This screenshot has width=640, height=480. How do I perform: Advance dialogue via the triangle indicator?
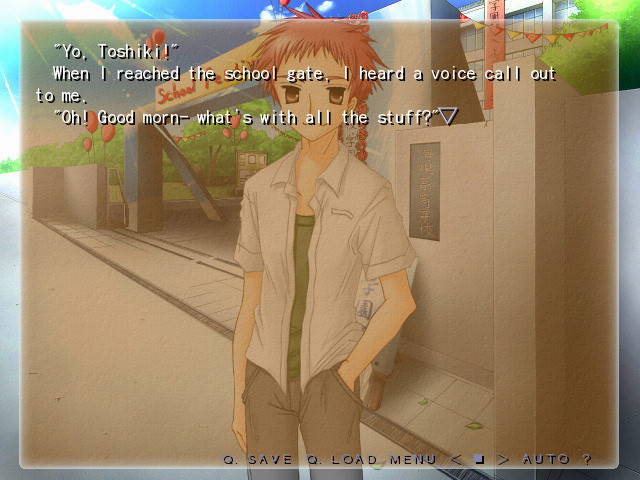coord(449,118)
